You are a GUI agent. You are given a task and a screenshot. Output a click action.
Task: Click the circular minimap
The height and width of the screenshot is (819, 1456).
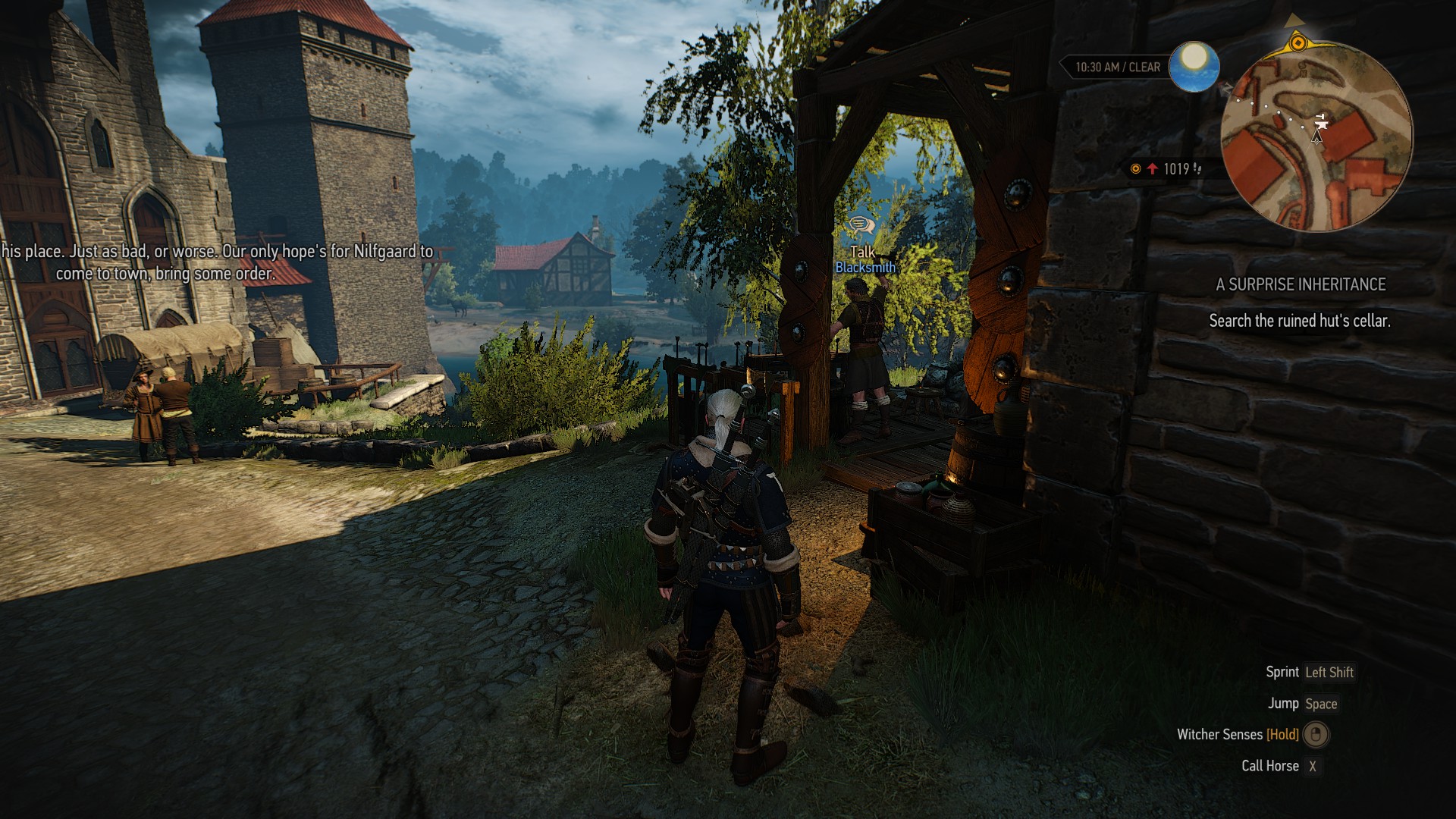(1316, 135)
